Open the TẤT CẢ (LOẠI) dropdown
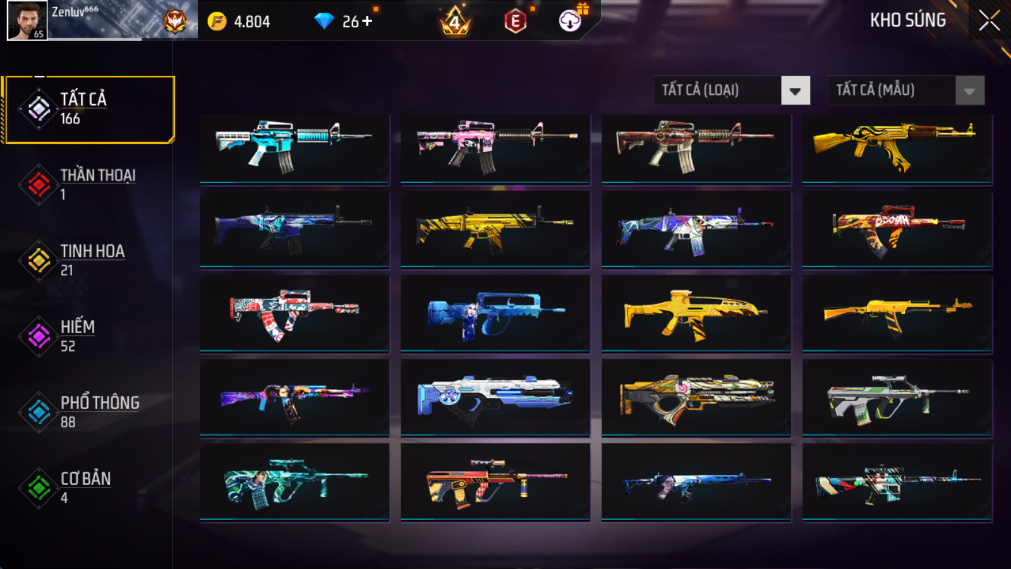1011x569 pixels. click(731, 91)
